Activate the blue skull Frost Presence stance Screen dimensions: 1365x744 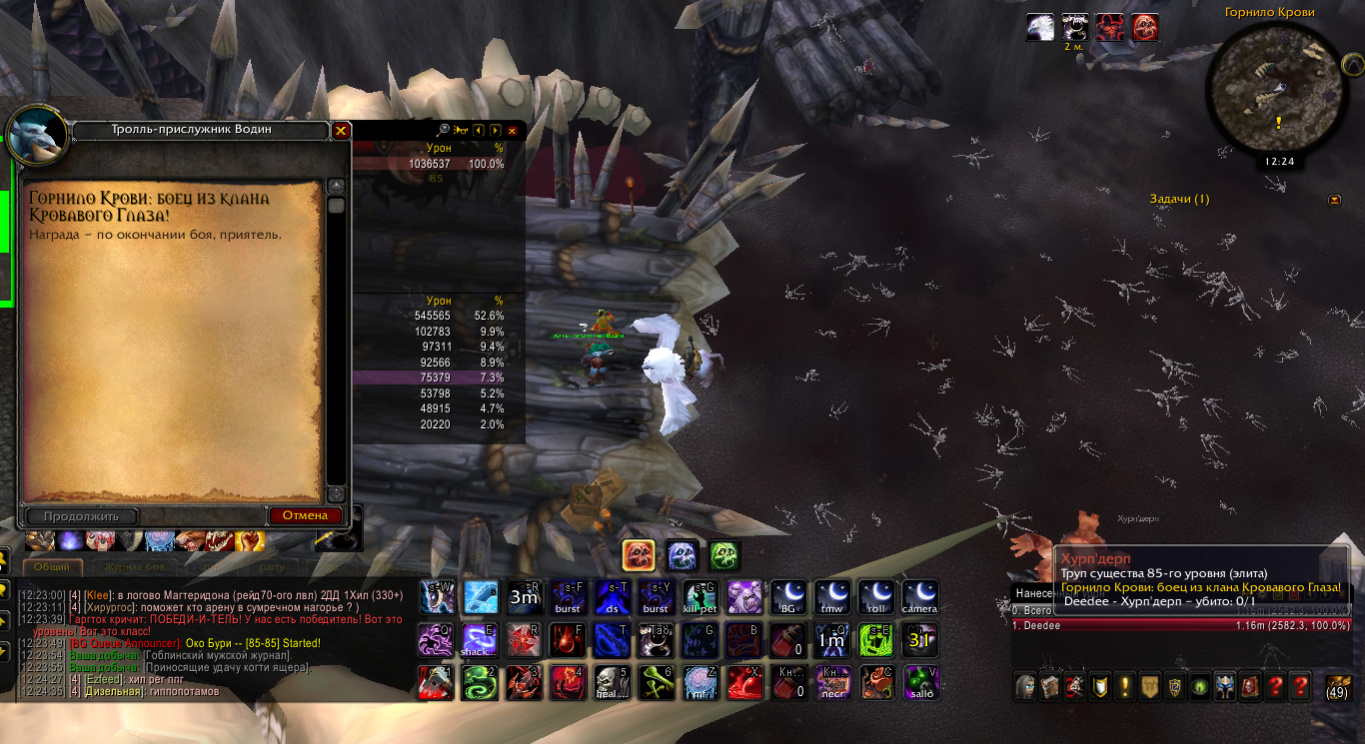(x=682, y=555)
